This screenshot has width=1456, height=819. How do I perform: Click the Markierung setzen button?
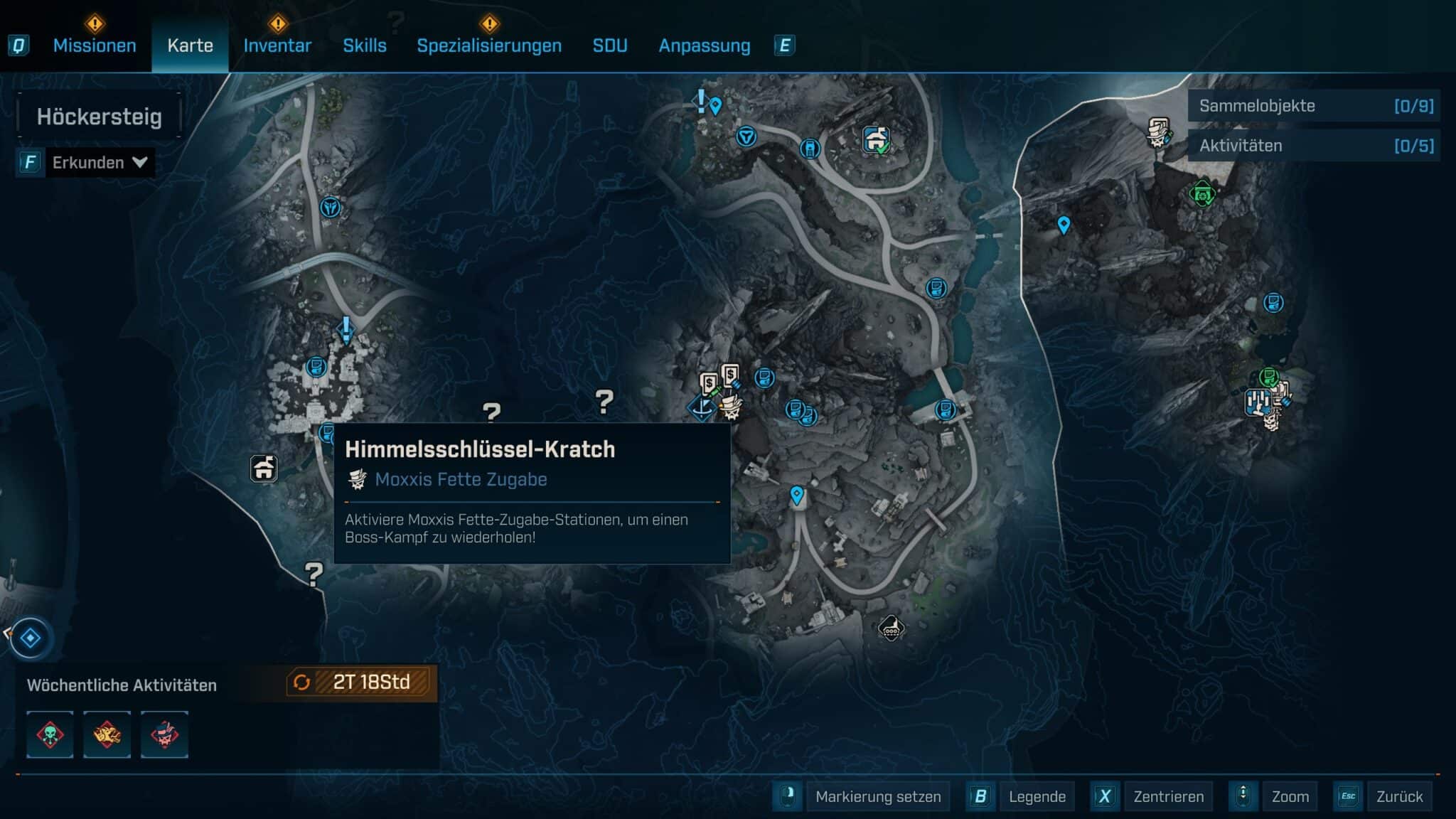coord(877,796)
